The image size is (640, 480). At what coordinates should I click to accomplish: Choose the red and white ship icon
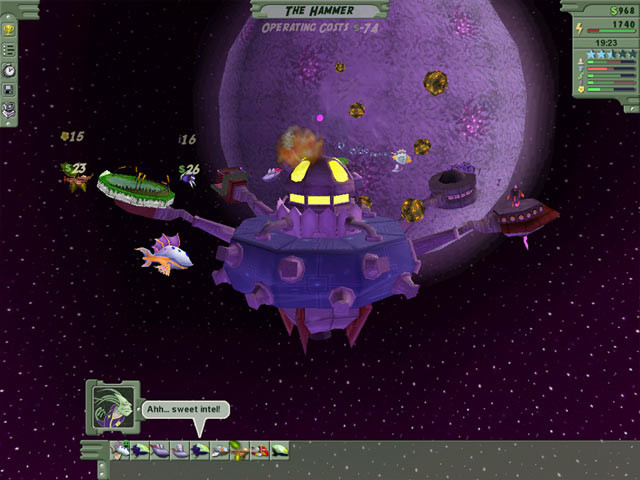coord(261,451)
